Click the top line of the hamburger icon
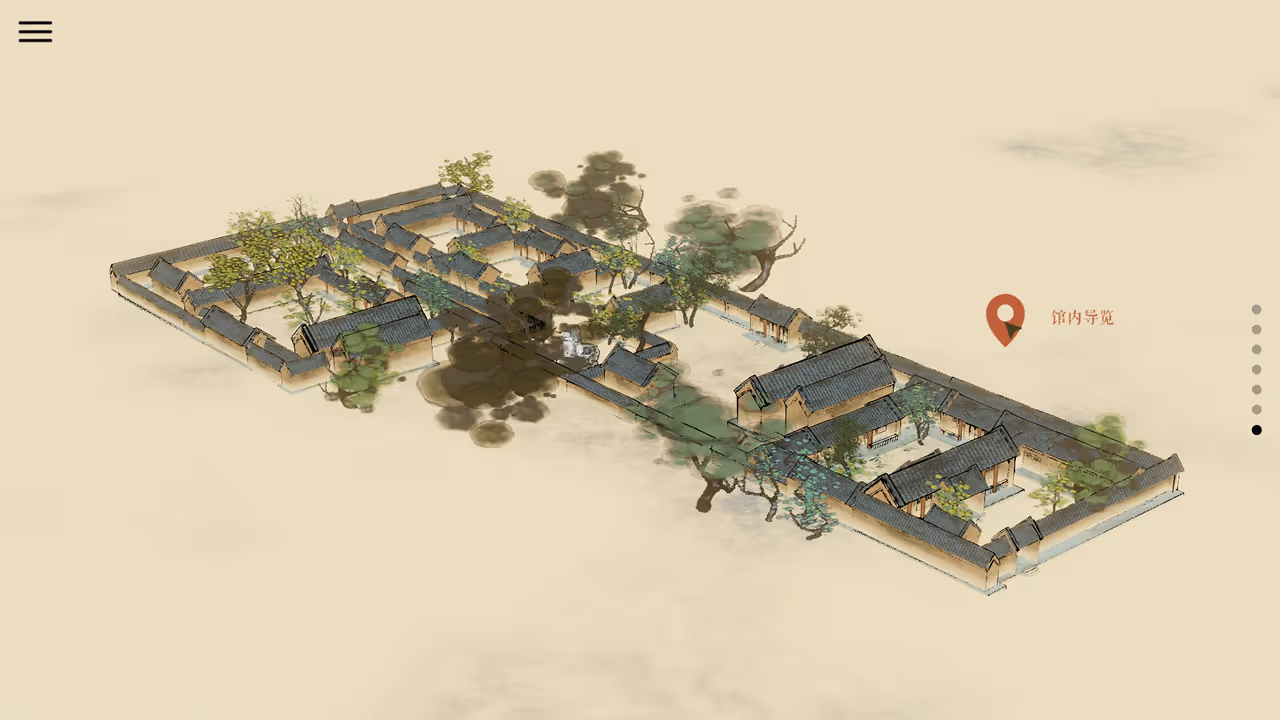1280x720 pixels. click(35, 23)
